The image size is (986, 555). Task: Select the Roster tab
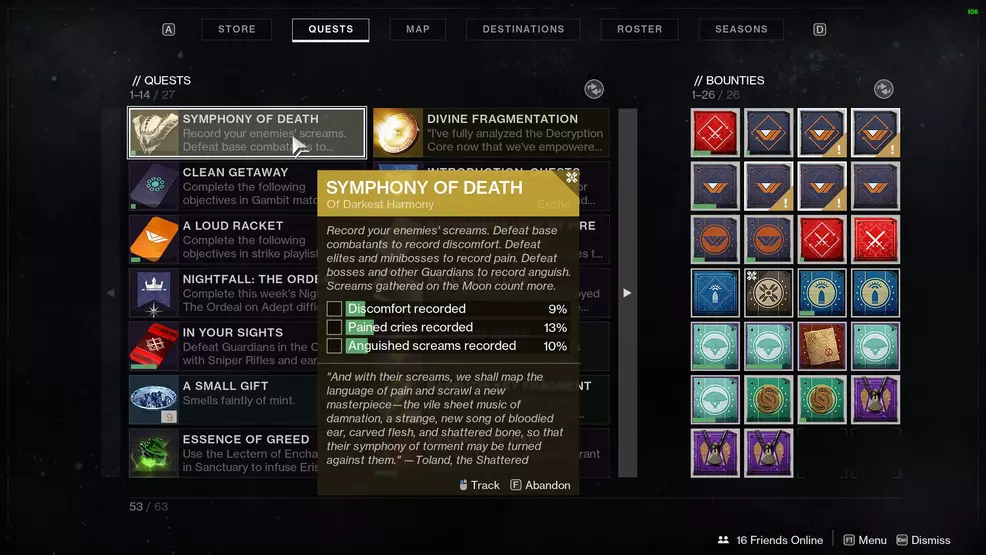pyautogui.click(x=640, y=29)
